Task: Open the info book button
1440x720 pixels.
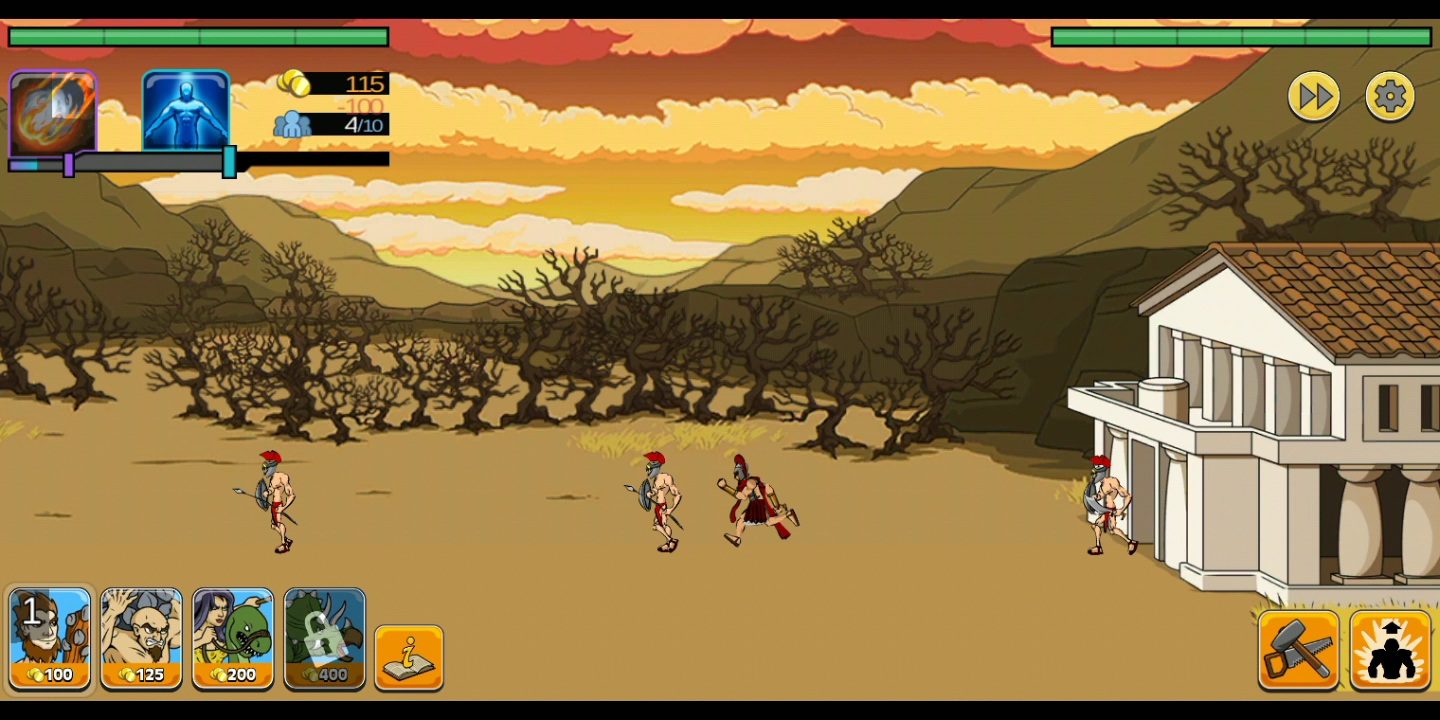Action: click(409, 657)
